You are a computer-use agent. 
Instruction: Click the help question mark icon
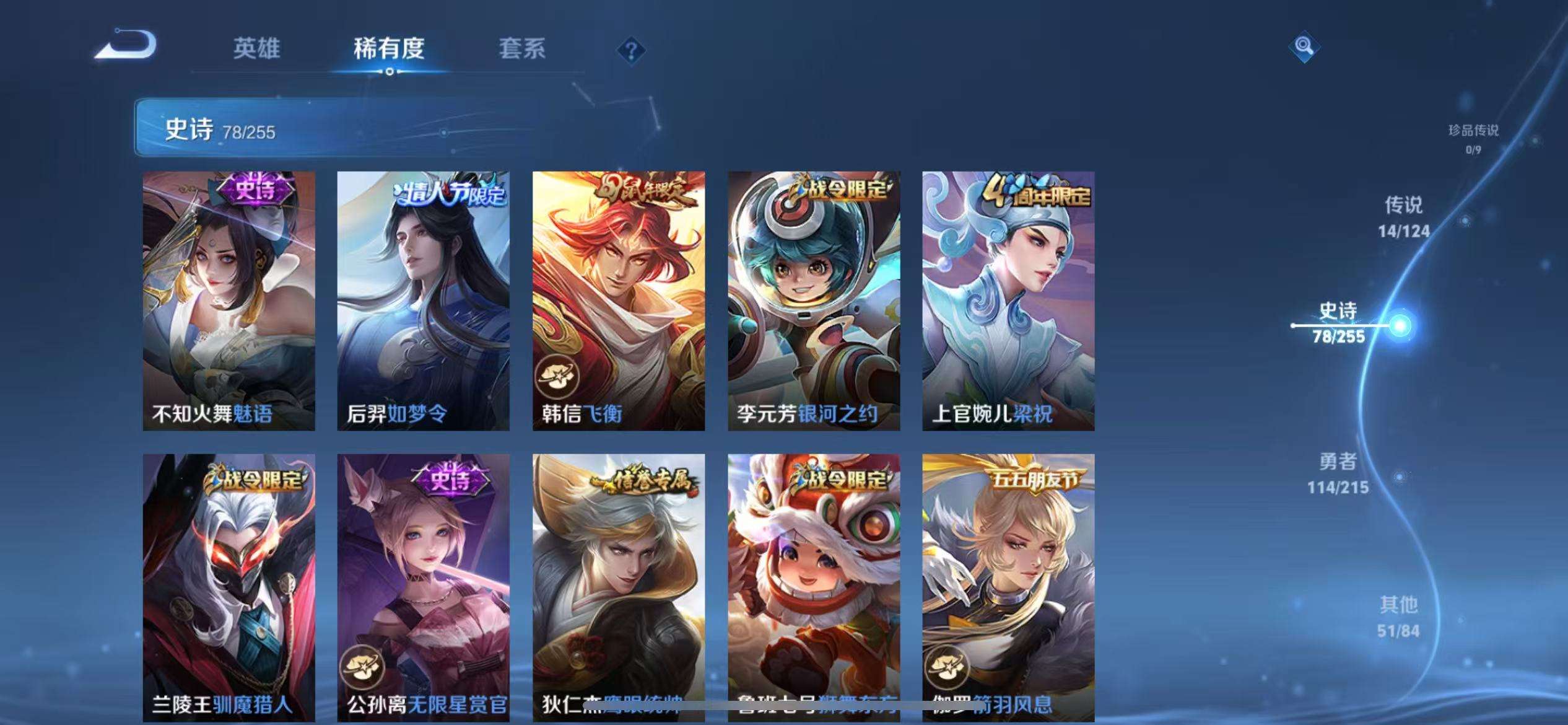[x=630, y=51]
